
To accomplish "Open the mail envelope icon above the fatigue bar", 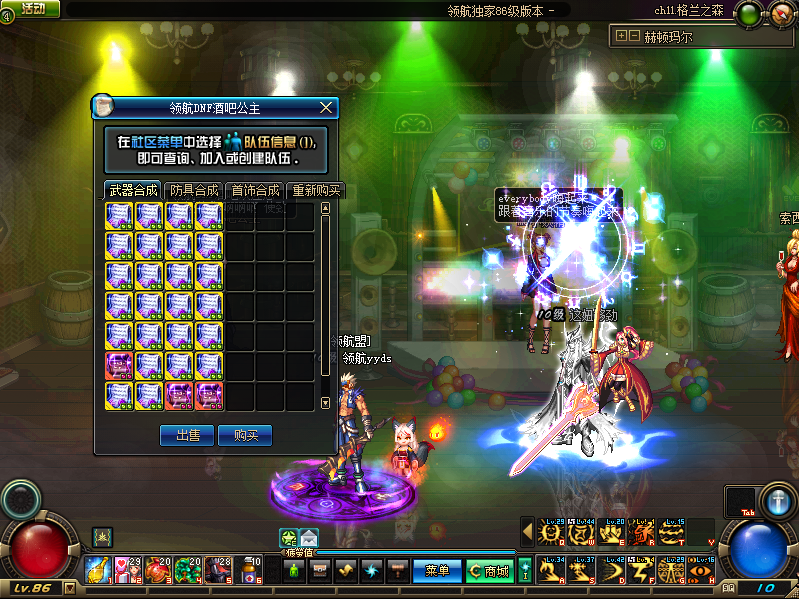I will (308, 537).
